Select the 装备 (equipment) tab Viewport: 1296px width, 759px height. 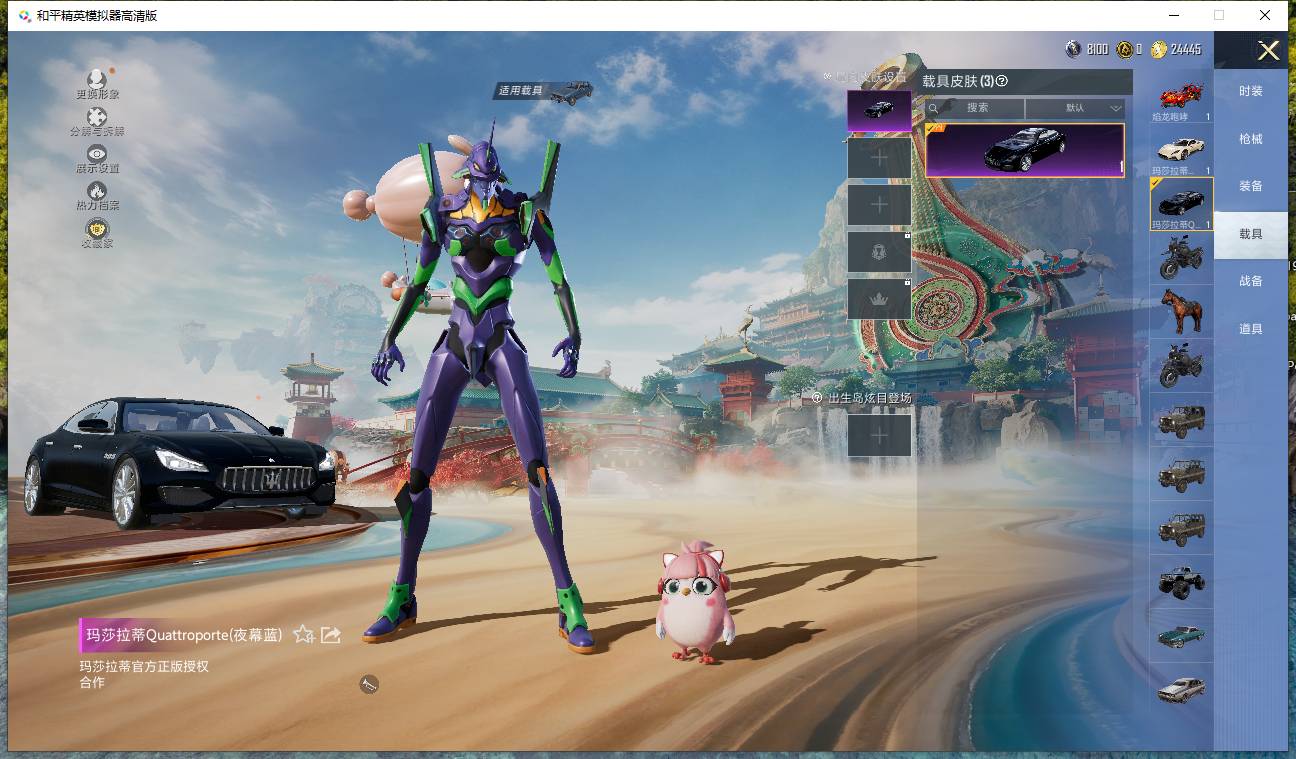1250,186
